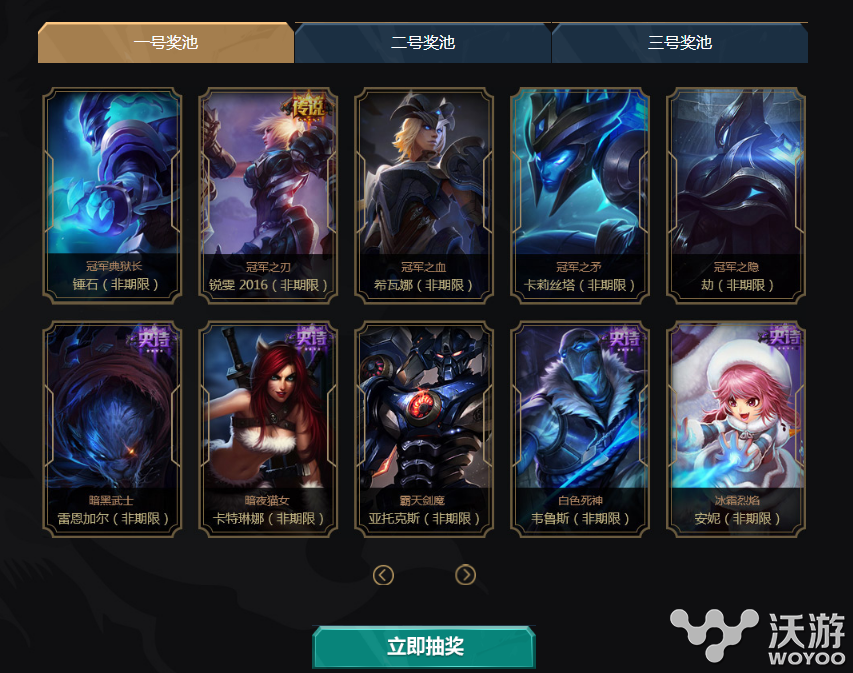This screenshot has width=853, height=673.
Task: Go to the previous page of prizes
Action: point(383,575)
